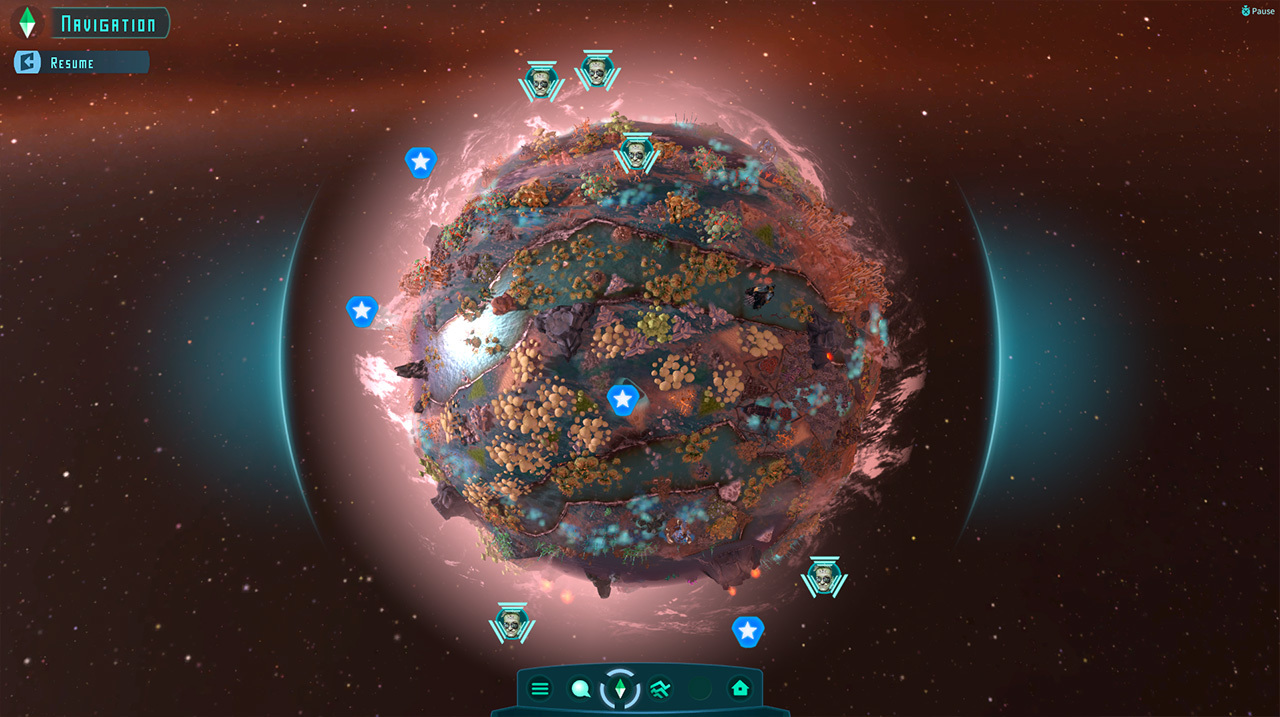Image resolution: width=1280 pixels, height=717 pixels.
Task: Resume the game from Navigation
Action: (80, 63)
